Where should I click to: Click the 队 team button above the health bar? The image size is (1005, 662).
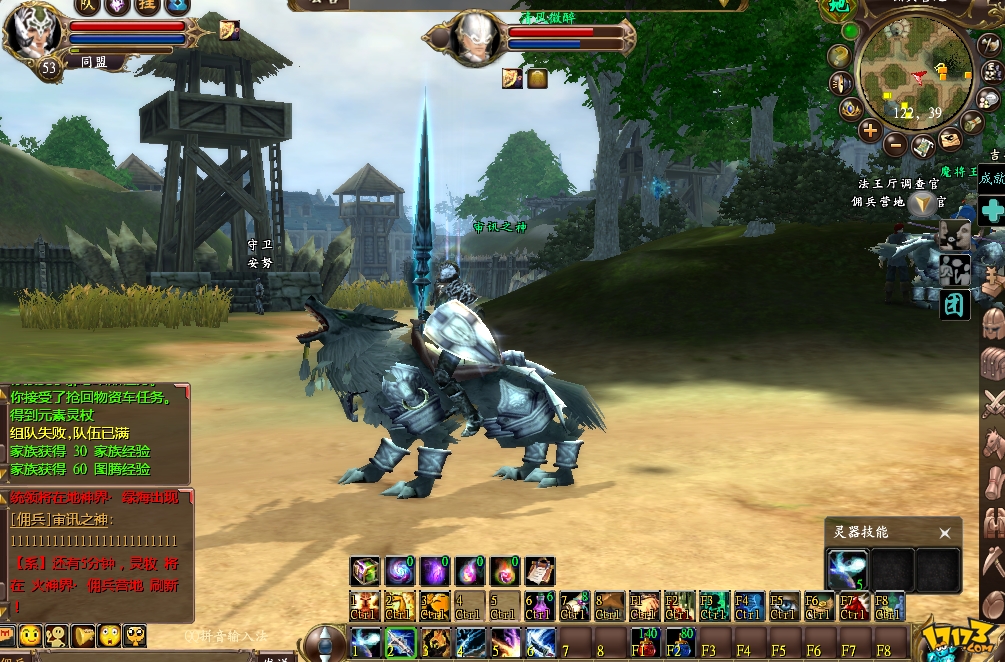click(x=88, y=7)
